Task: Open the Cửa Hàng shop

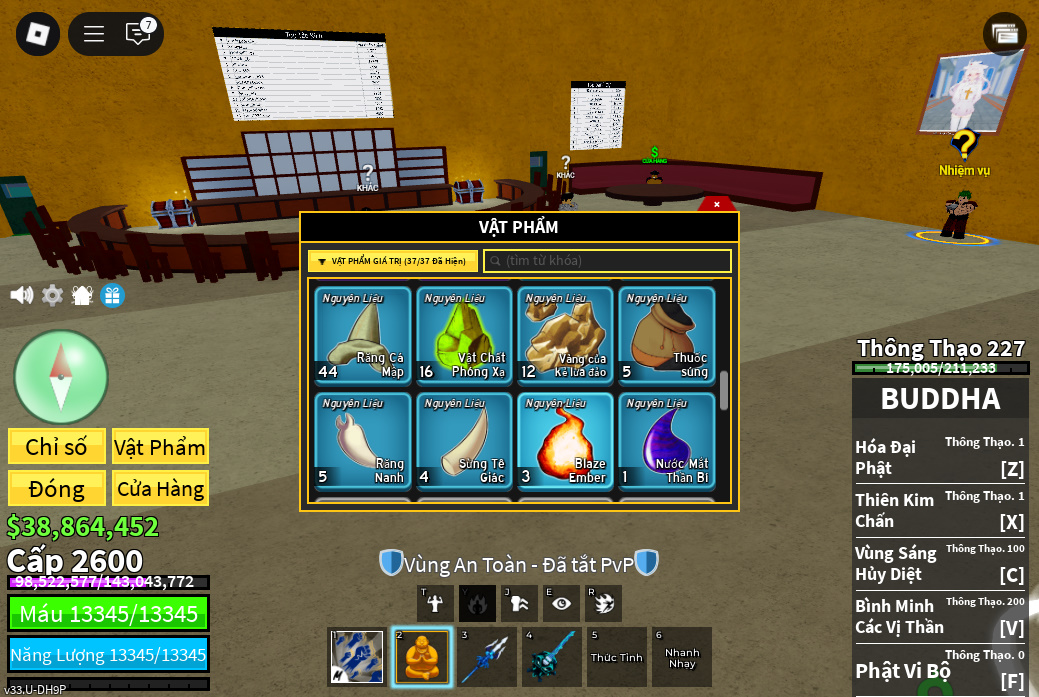Action: point(160,489)
